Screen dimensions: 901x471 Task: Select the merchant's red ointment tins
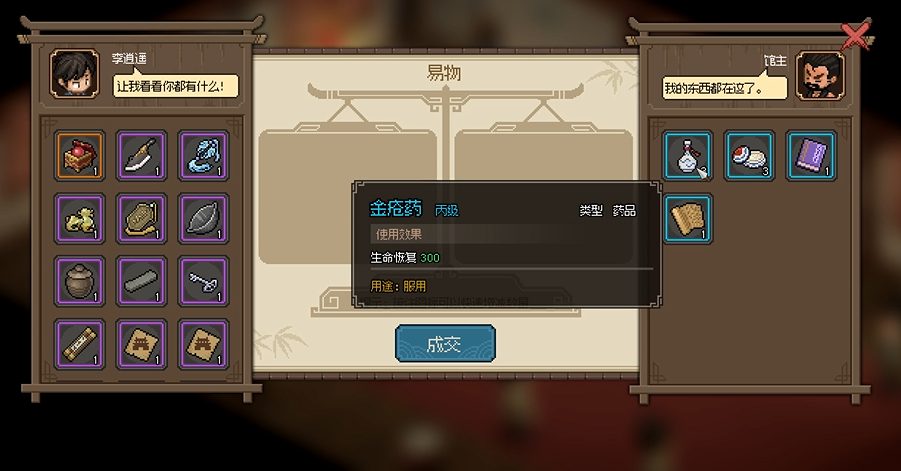(750, 155)
